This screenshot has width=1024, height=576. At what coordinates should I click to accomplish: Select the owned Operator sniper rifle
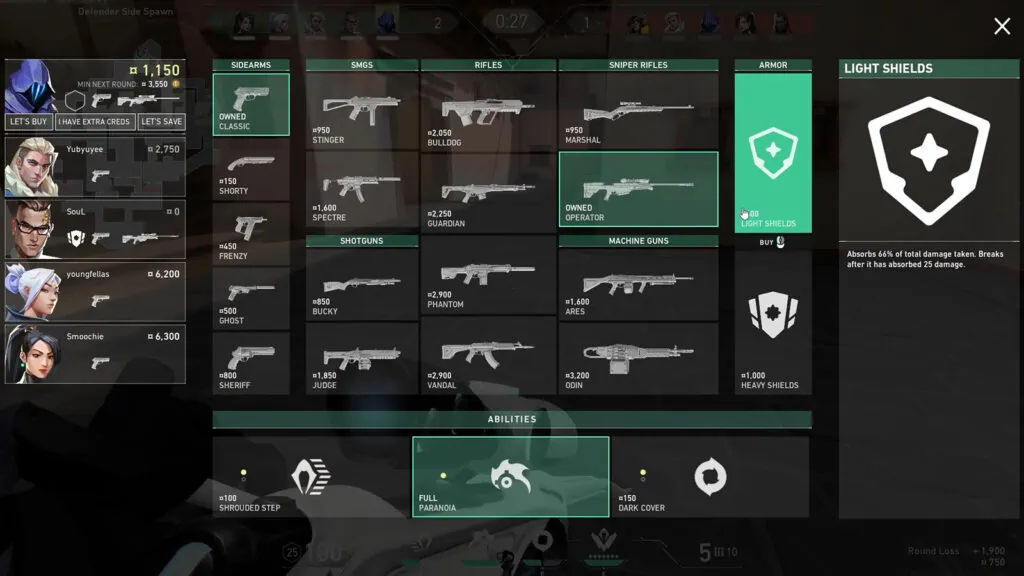click(x=638, y=190)
